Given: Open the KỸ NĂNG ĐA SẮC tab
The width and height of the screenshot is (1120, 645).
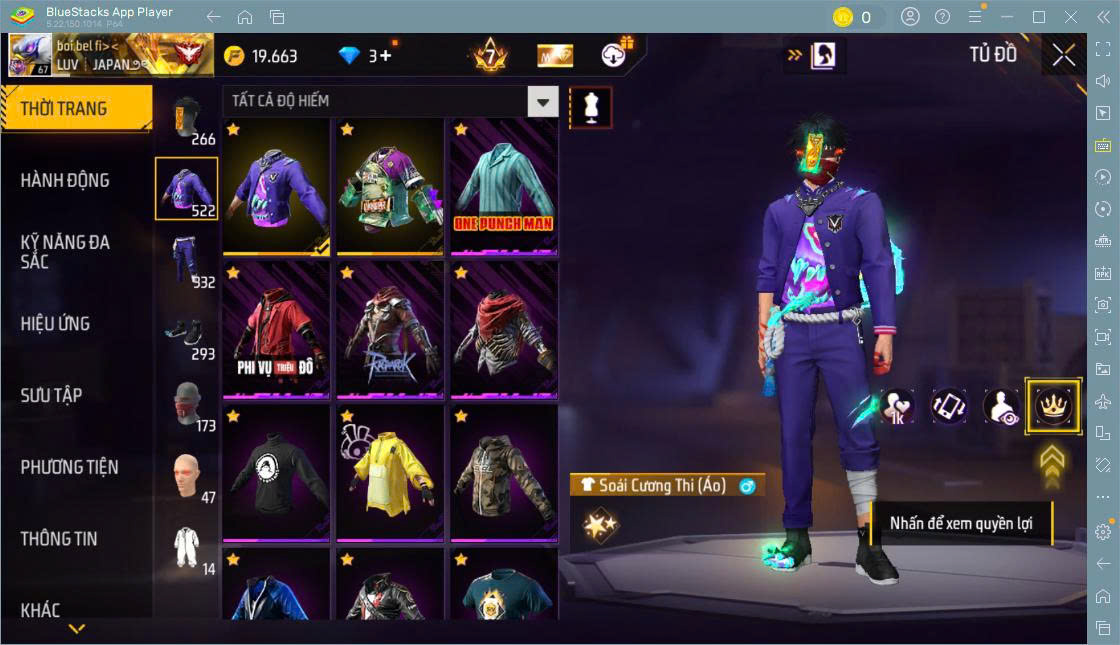Looking at the screenshot, I should pyautogui.click(x=65, y=251).
